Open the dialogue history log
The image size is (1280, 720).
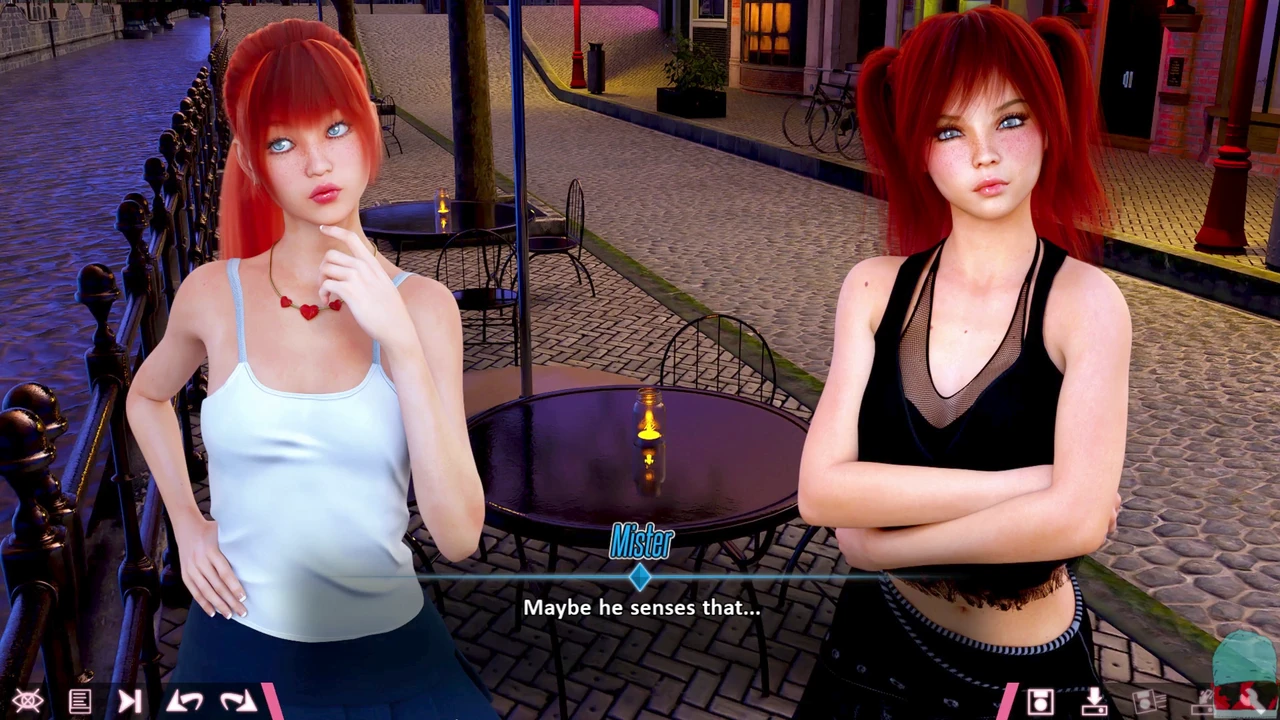pos(80,702)
